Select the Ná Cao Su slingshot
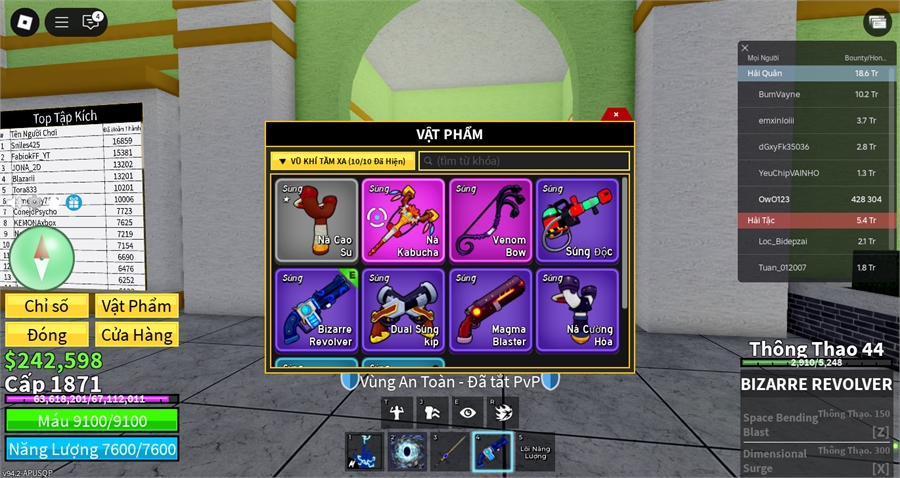Screen dimensions: 900x478 (x=316, y=220)
